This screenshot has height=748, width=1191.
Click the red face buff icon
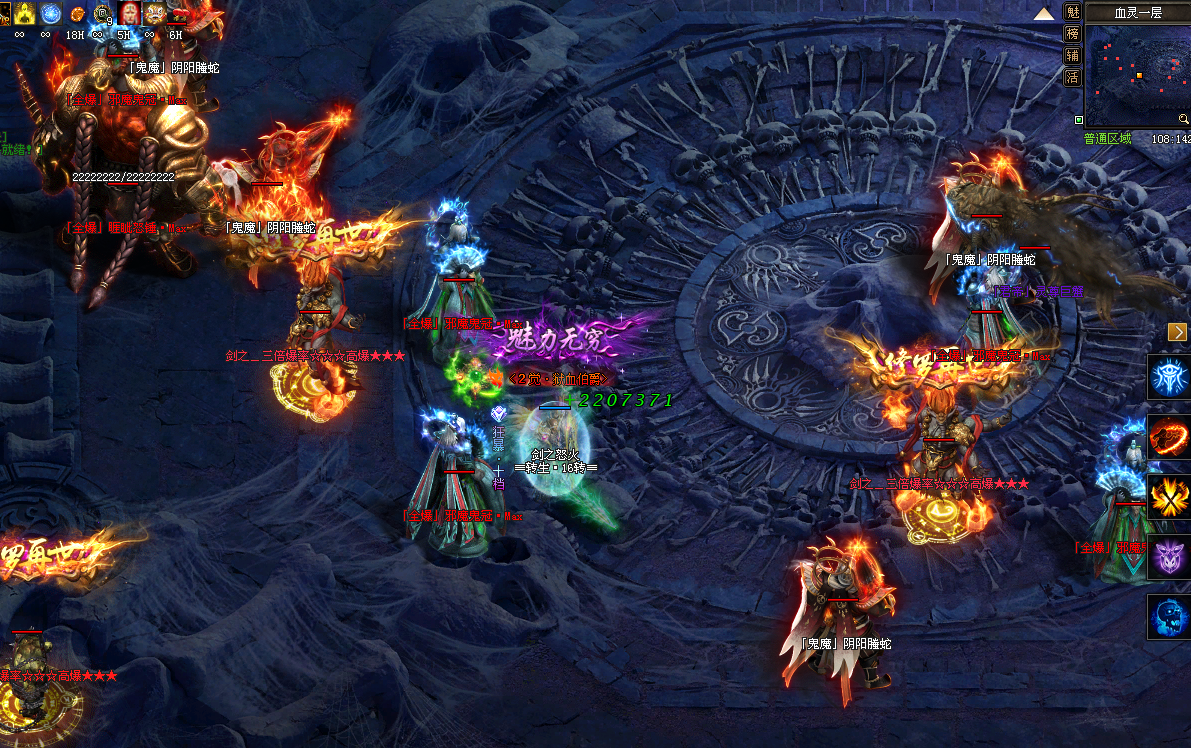[128, 13]
